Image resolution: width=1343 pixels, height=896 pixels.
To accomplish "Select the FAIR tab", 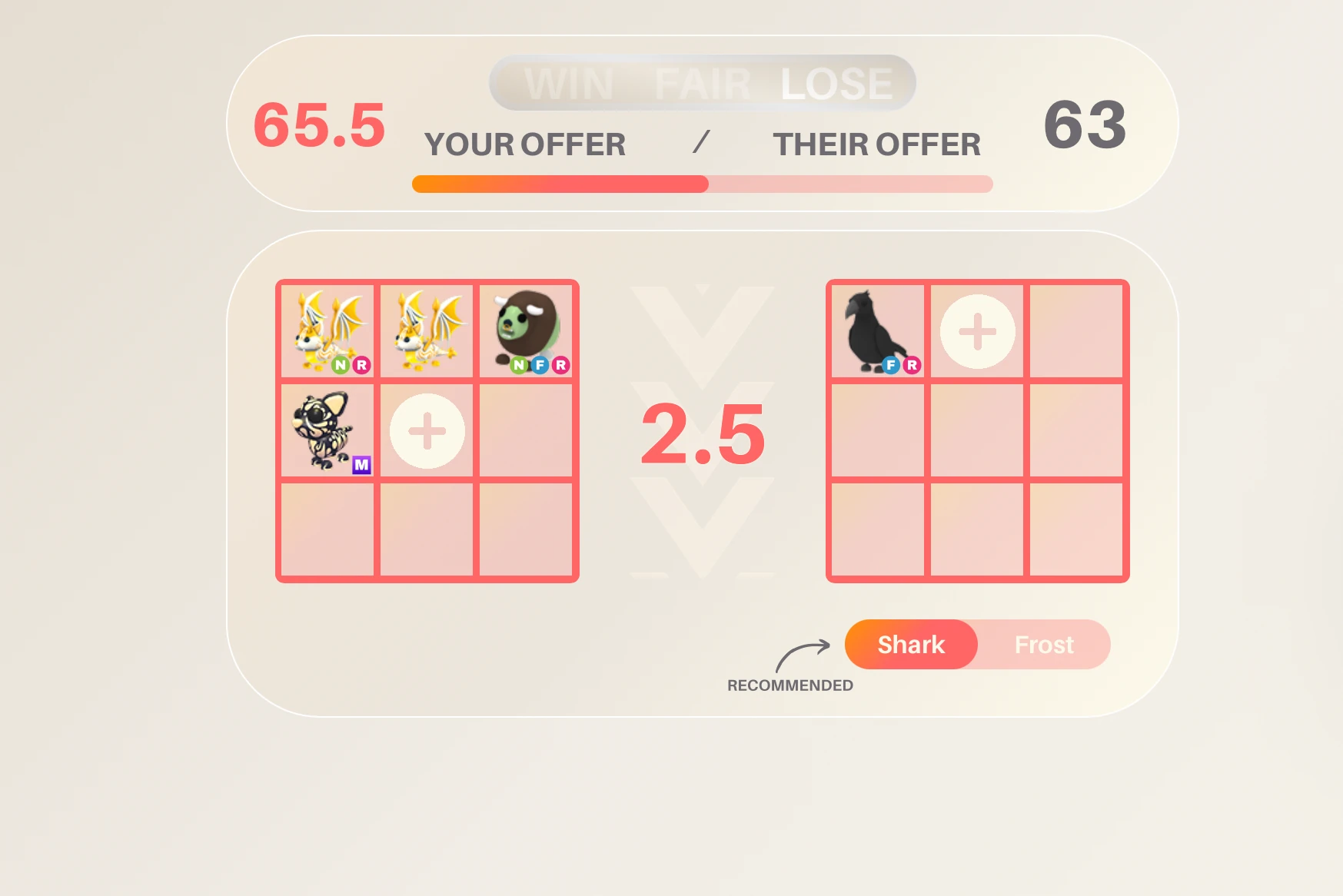I will [x=704, y=83].
